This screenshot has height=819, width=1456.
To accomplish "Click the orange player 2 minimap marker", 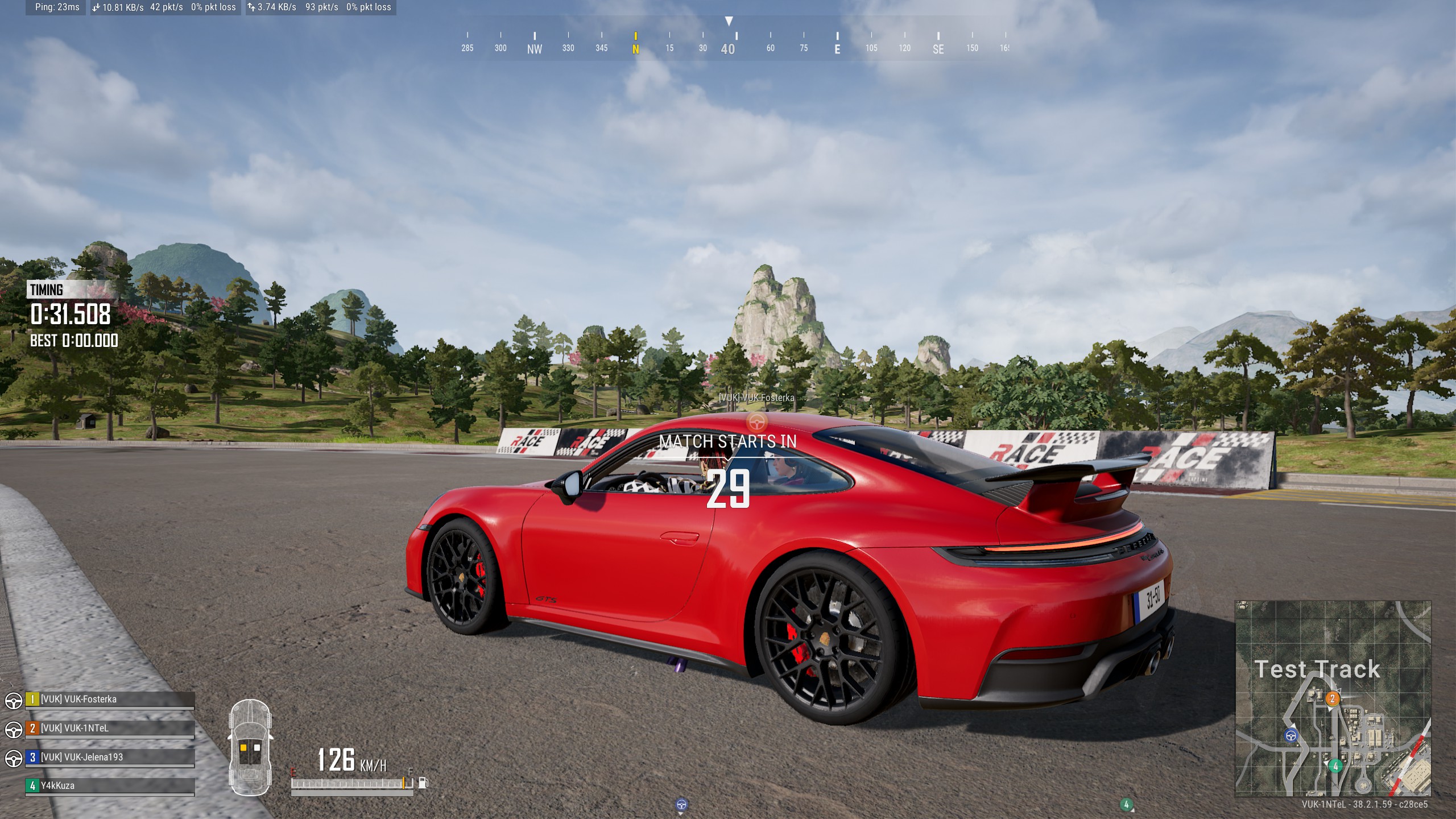I will point(1332,698).
